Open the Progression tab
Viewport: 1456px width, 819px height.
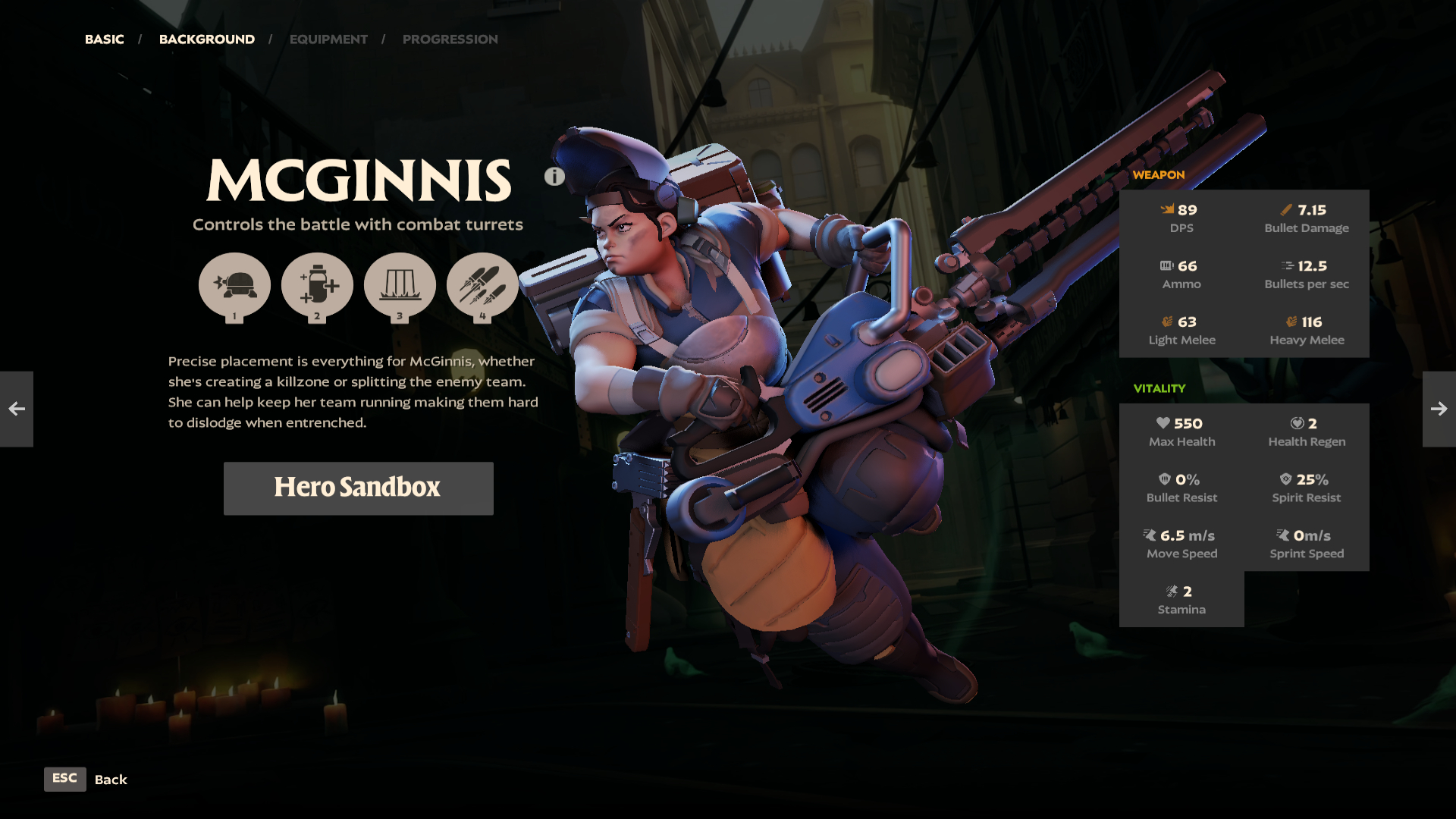pyautogui.click(x=450, y=39)
